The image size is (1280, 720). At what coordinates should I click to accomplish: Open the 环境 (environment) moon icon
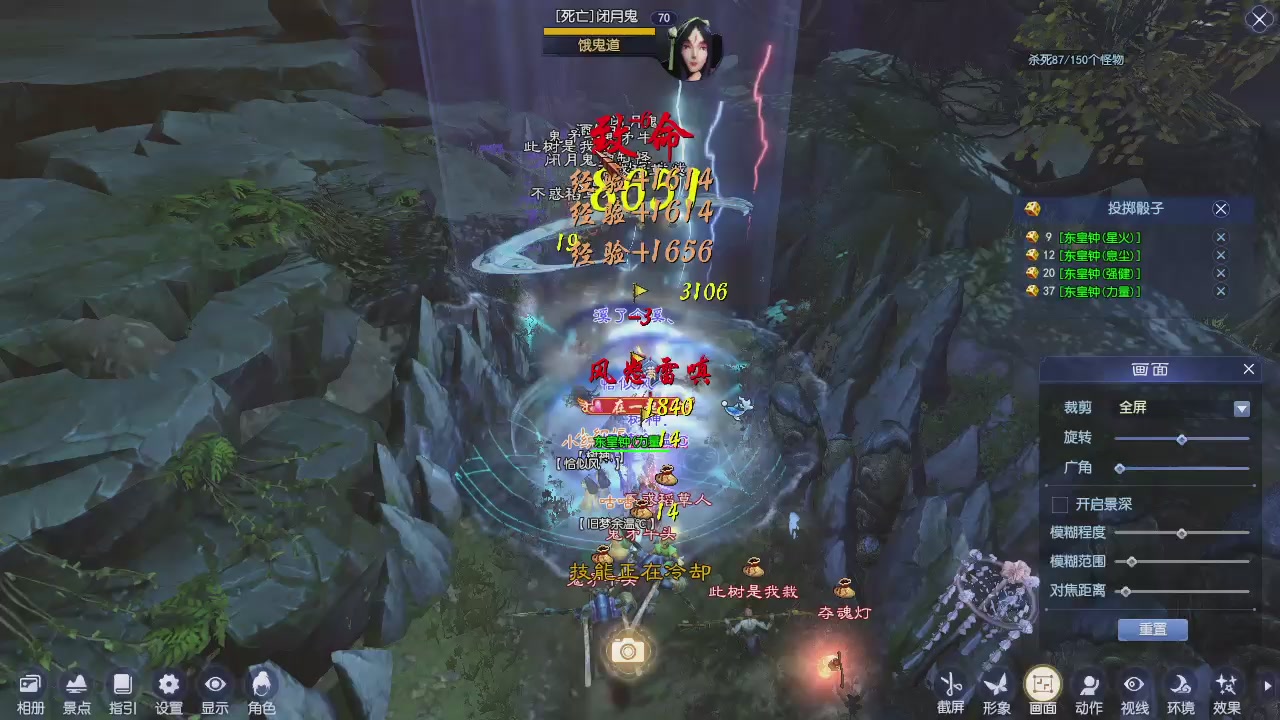coord(1178,684)
